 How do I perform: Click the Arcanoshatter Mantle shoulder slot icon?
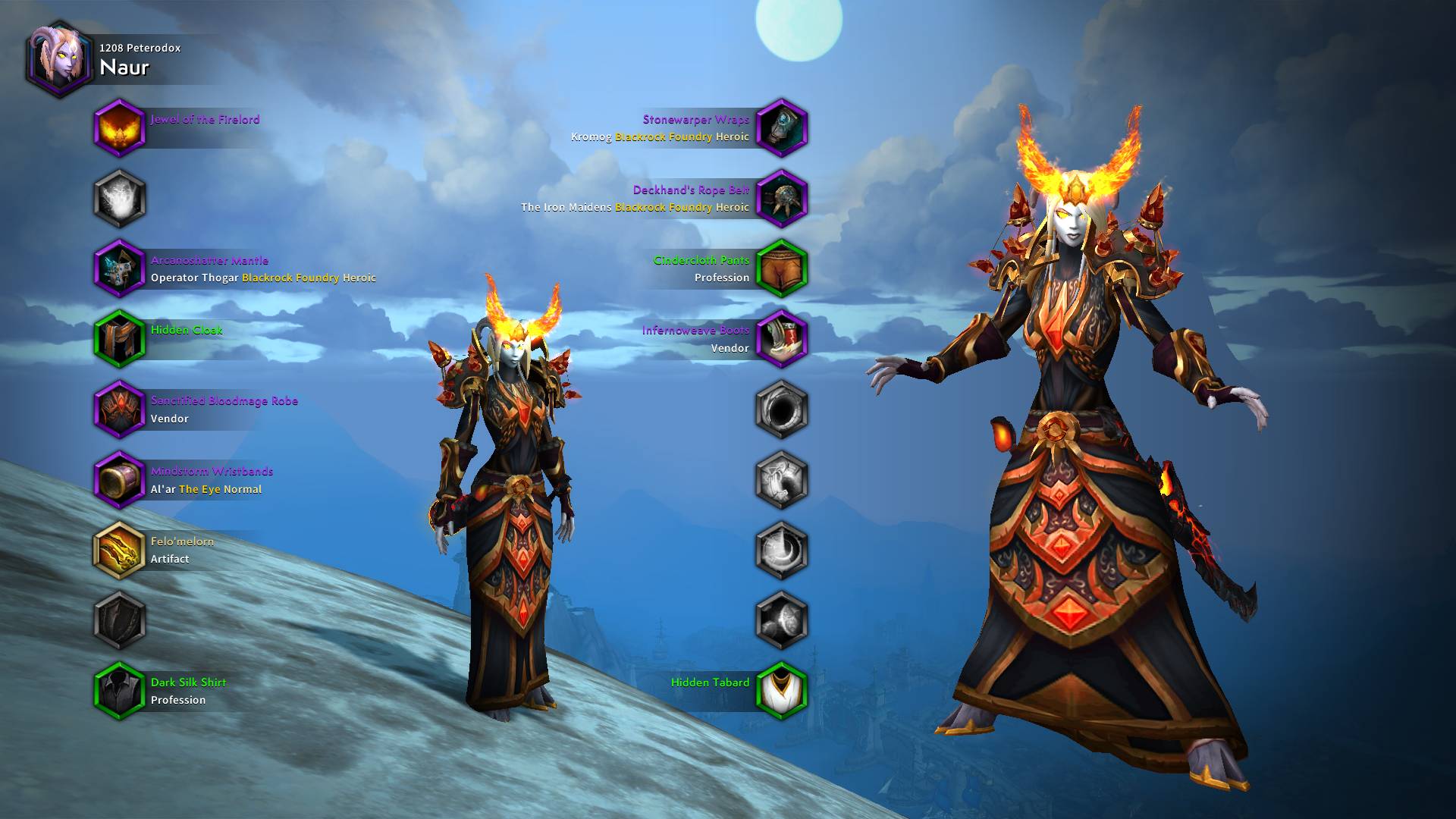click(119, 269)
